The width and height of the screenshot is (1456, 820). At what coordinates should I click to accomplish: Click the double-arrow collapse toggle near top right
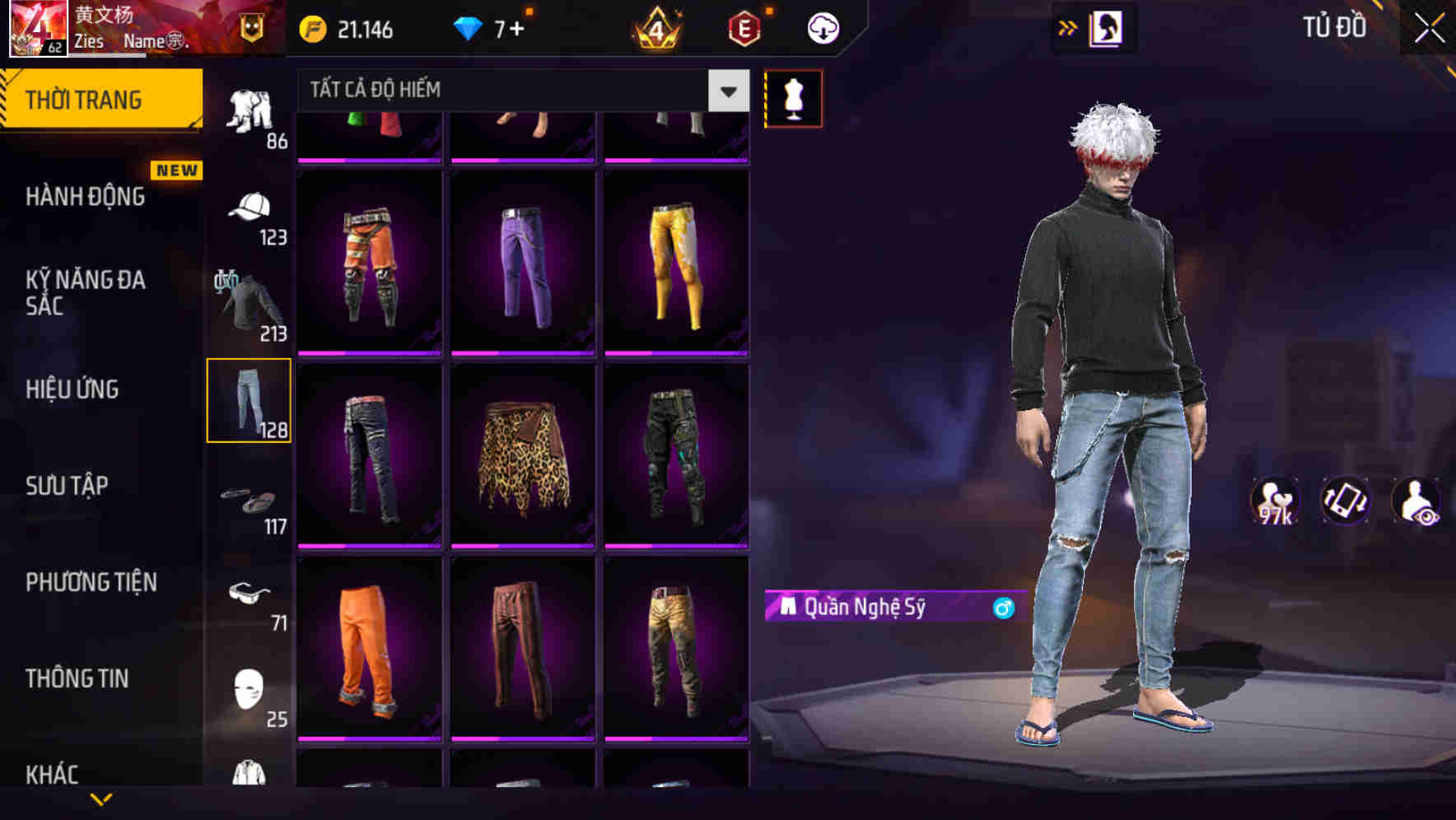coord(1068,27)
